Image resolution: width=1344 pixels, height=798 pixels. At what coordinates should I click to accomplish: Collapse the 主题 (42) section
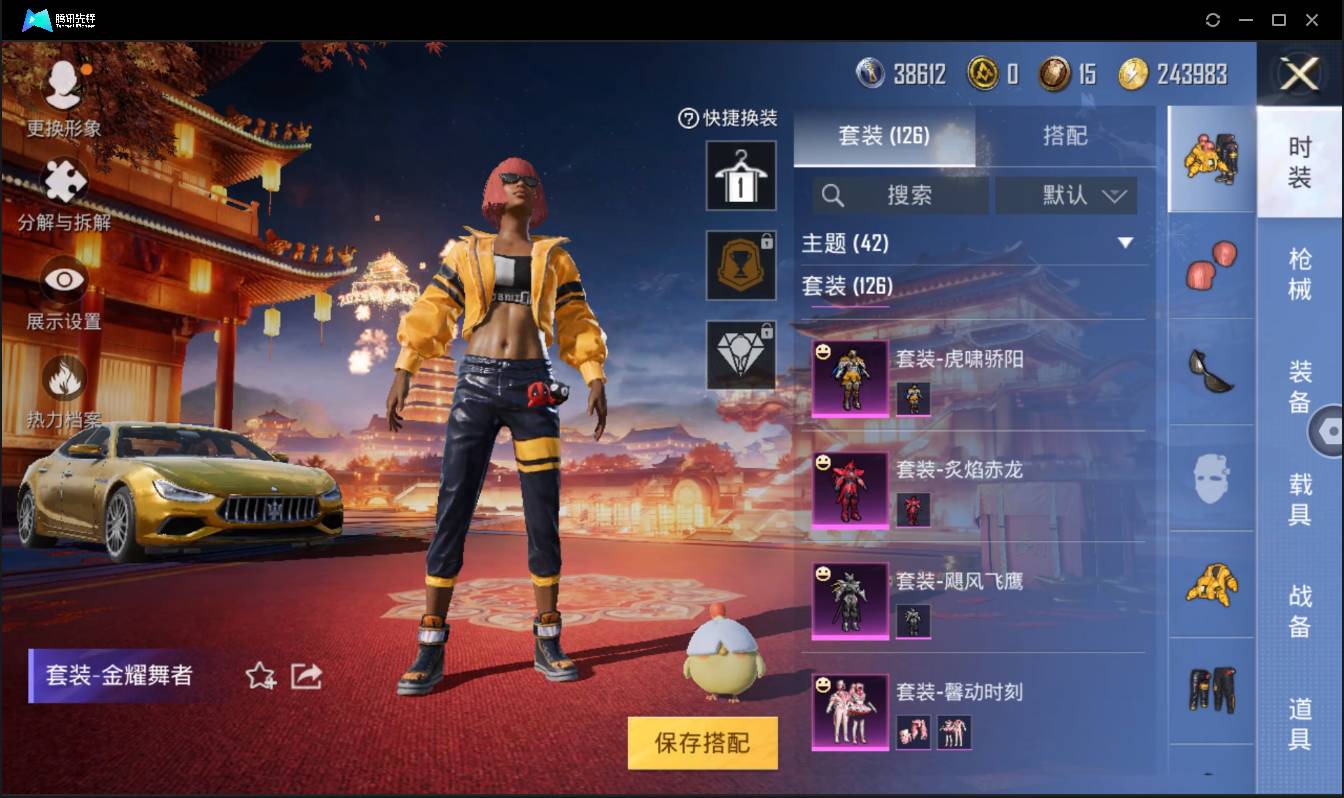1122,243
